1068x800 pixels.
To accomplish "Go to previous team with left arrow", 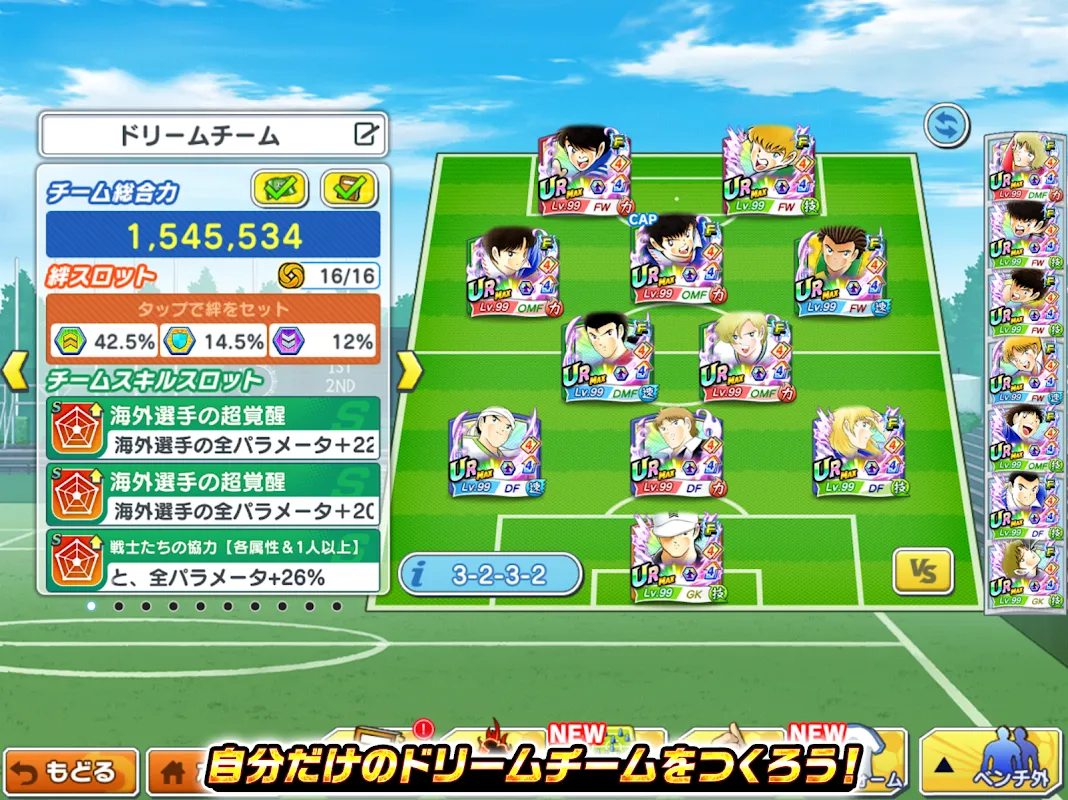I will click(x=14, y=371).
